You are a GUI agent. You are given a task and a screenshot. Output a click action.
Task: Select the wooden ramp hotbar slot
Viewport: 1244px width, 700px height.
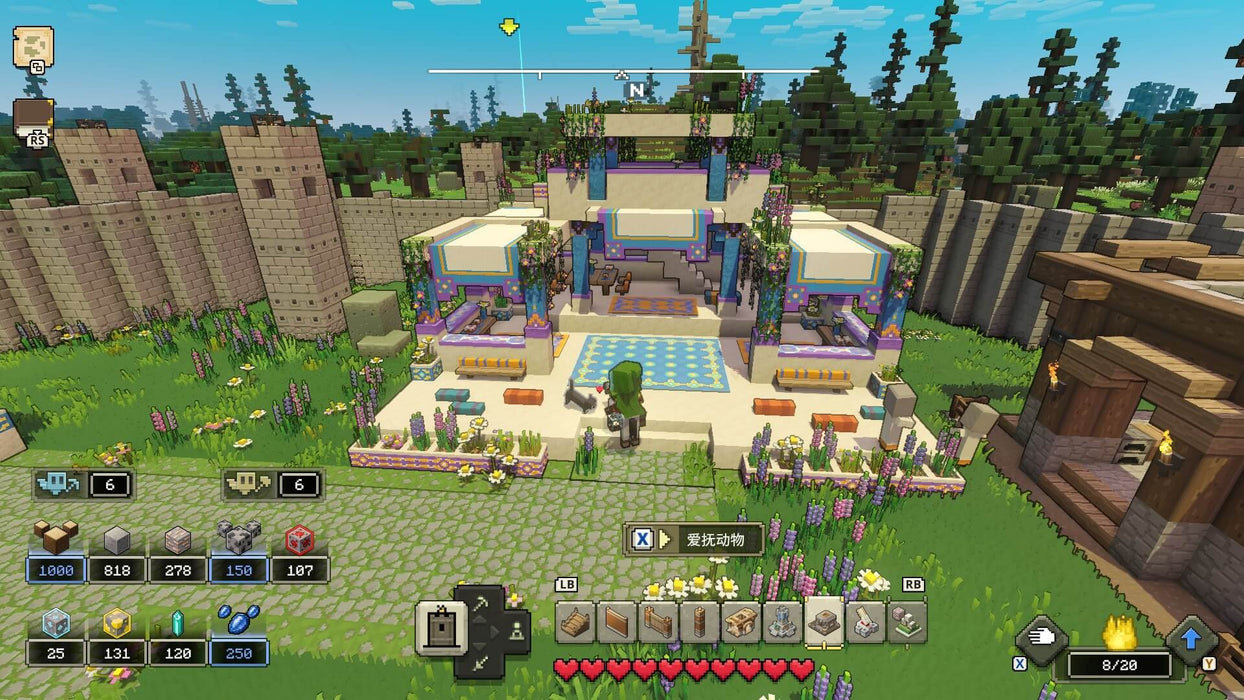[x=576, y=622]
